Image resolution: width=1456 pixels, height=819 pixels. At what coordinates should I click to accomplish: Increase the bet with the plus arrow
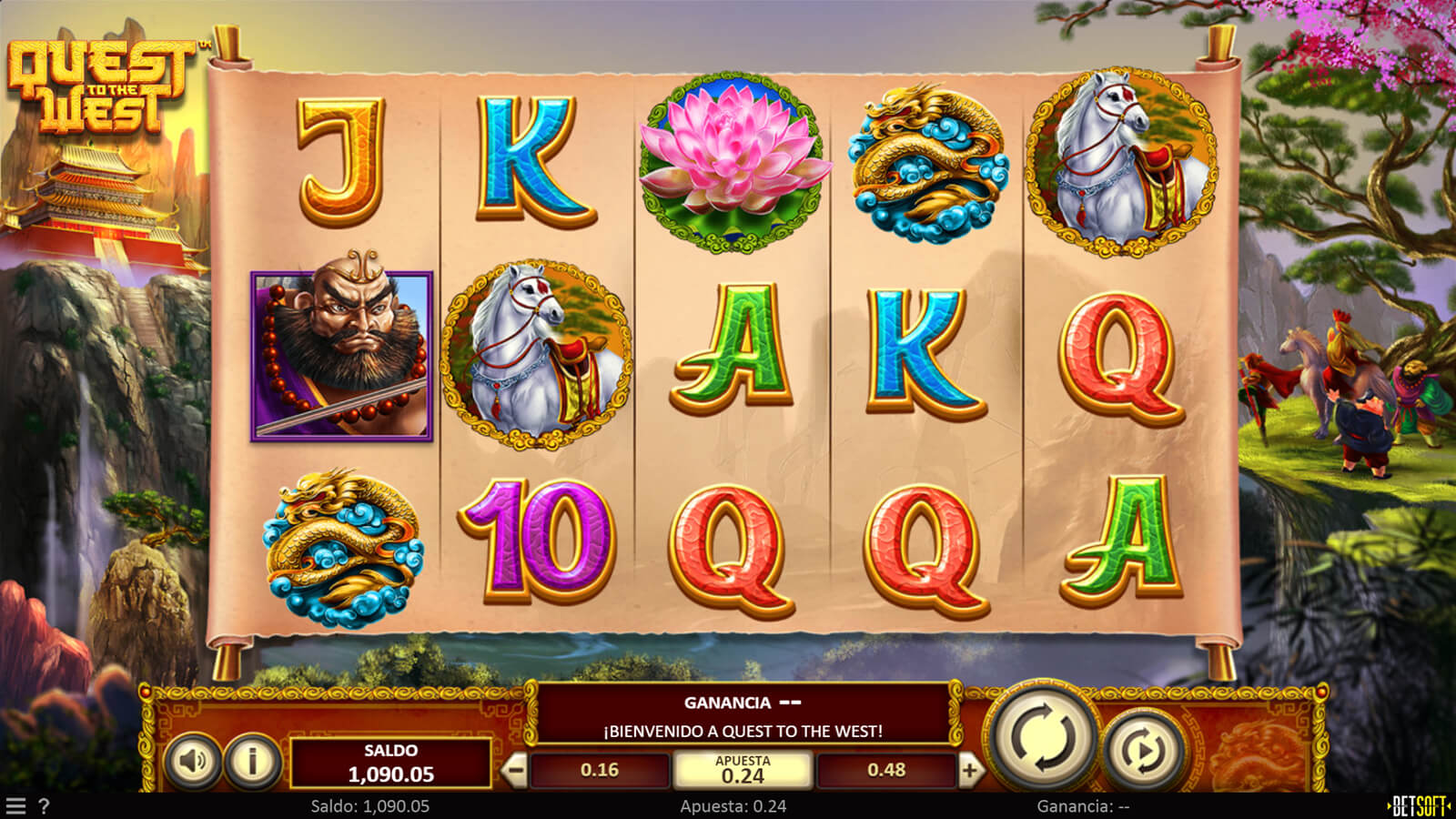tap(970, 771)
